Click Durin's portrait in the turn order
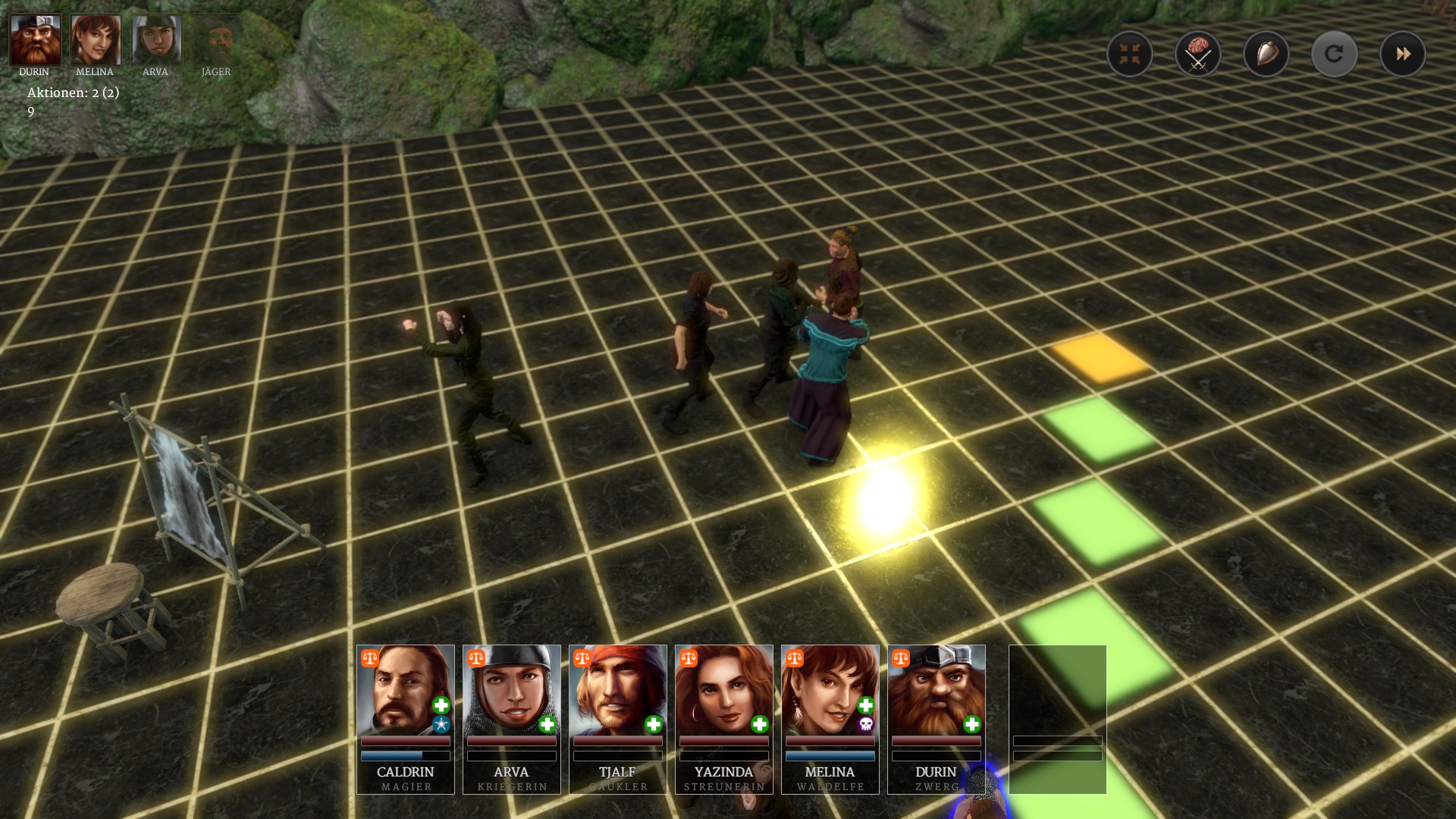The image size is (1456, 819). (x=35, y=41)
